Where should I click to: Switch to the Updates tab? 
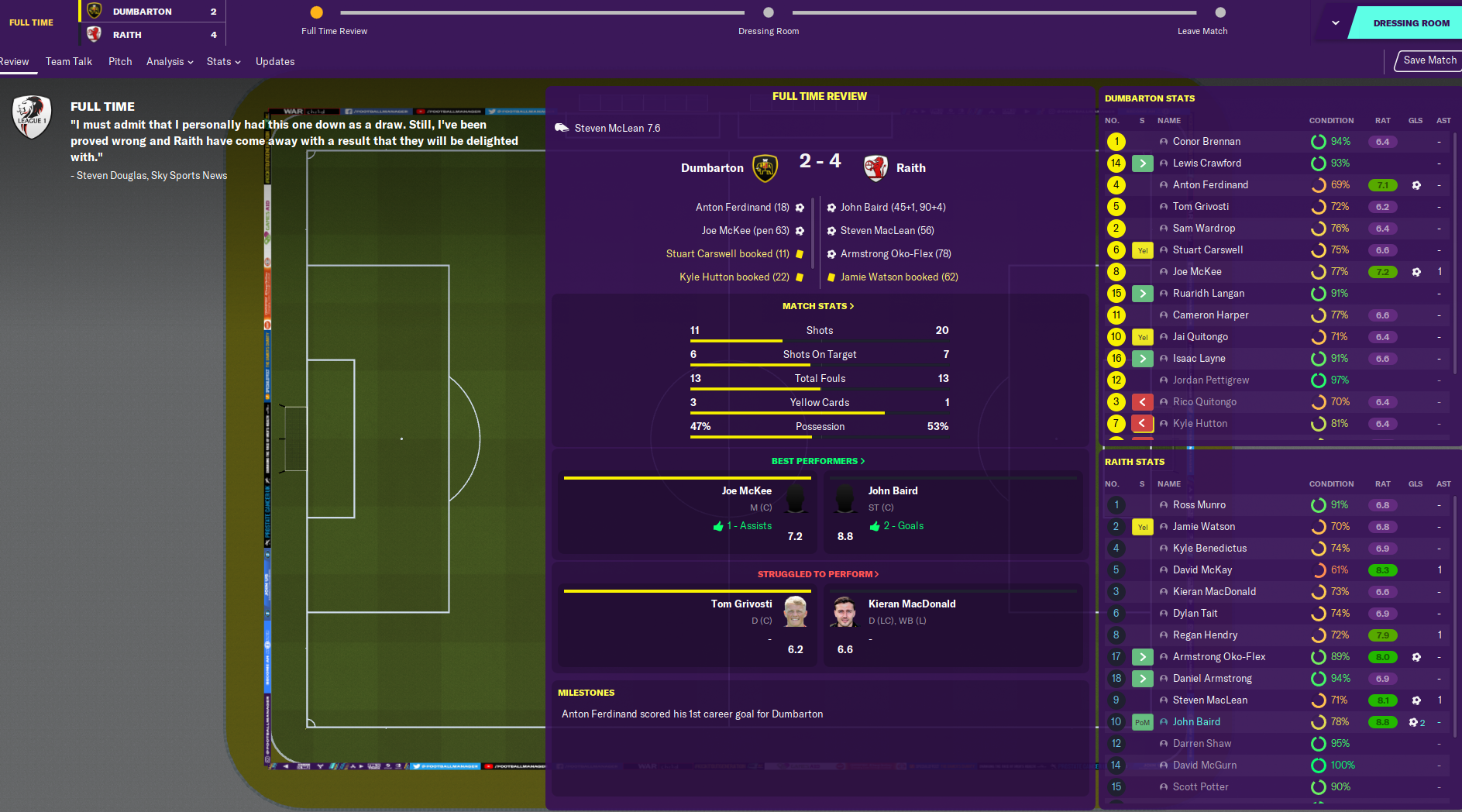275,62
